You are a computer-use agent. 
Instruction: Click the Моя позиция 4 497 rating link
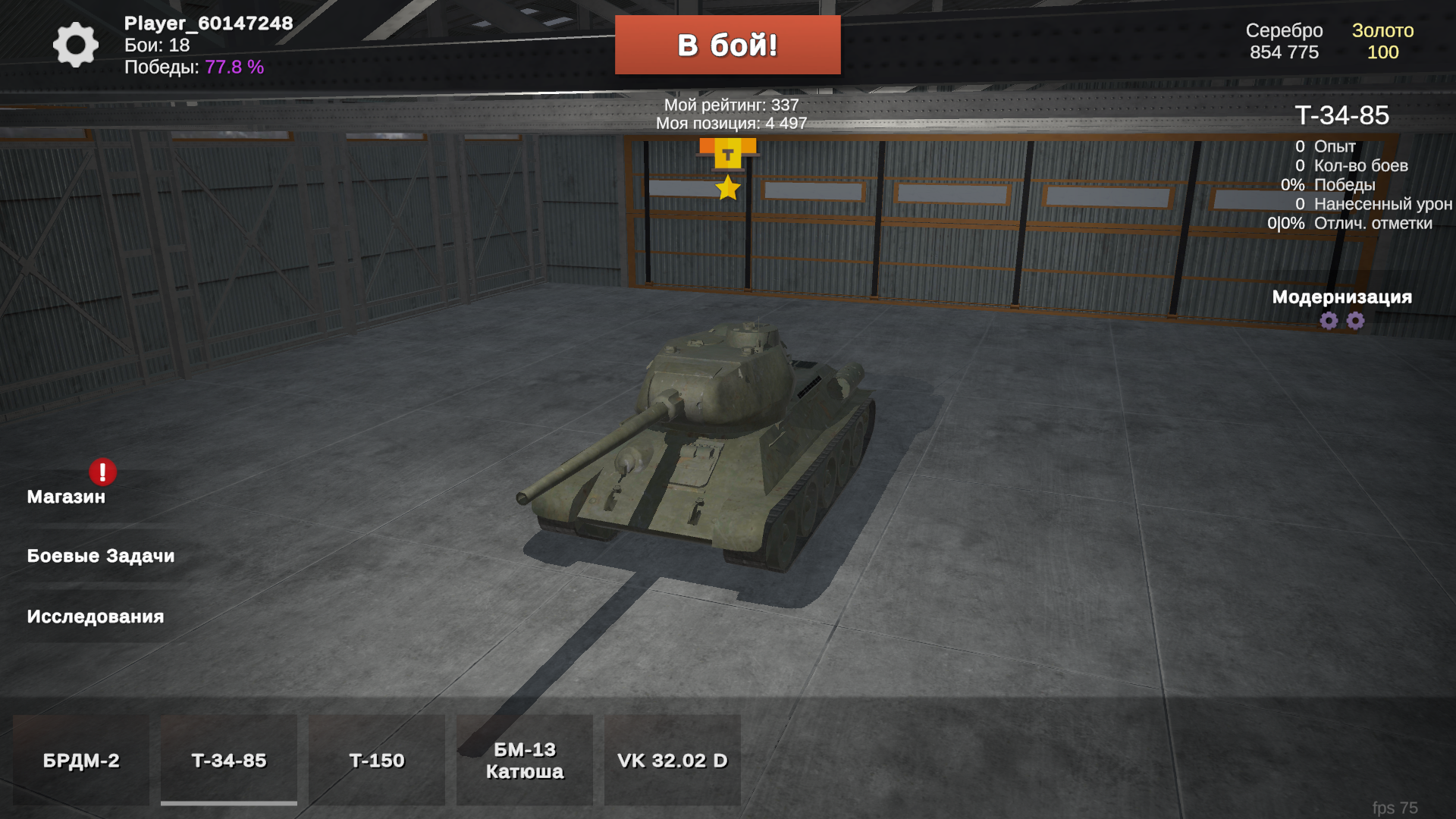coord(729,121)
